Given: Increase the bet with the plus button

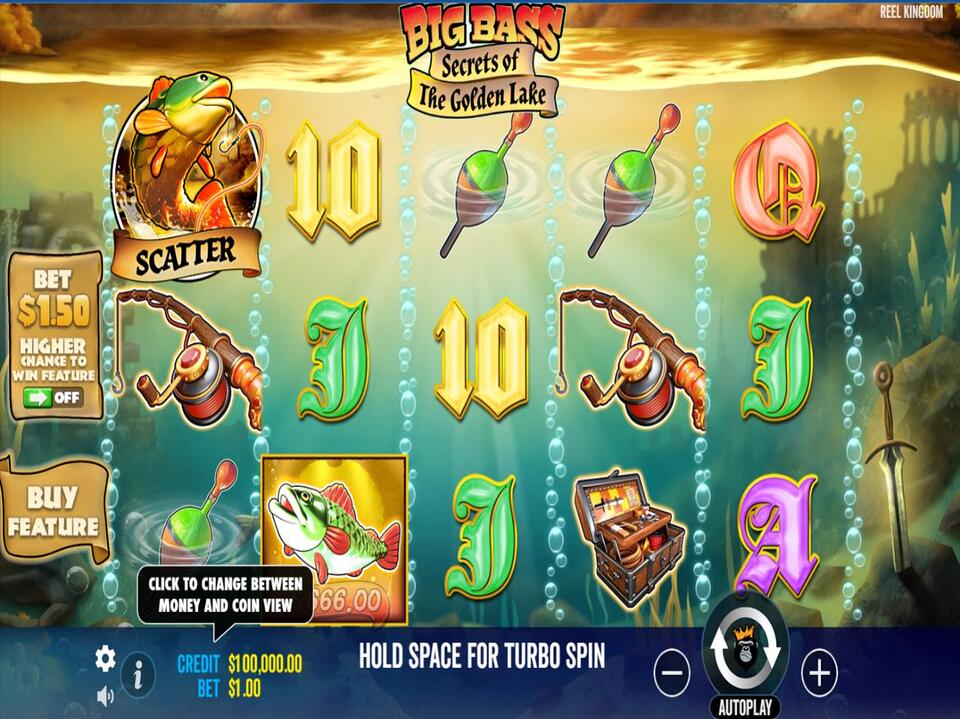Looking at the screenshot, I should (x=819, y=673).
